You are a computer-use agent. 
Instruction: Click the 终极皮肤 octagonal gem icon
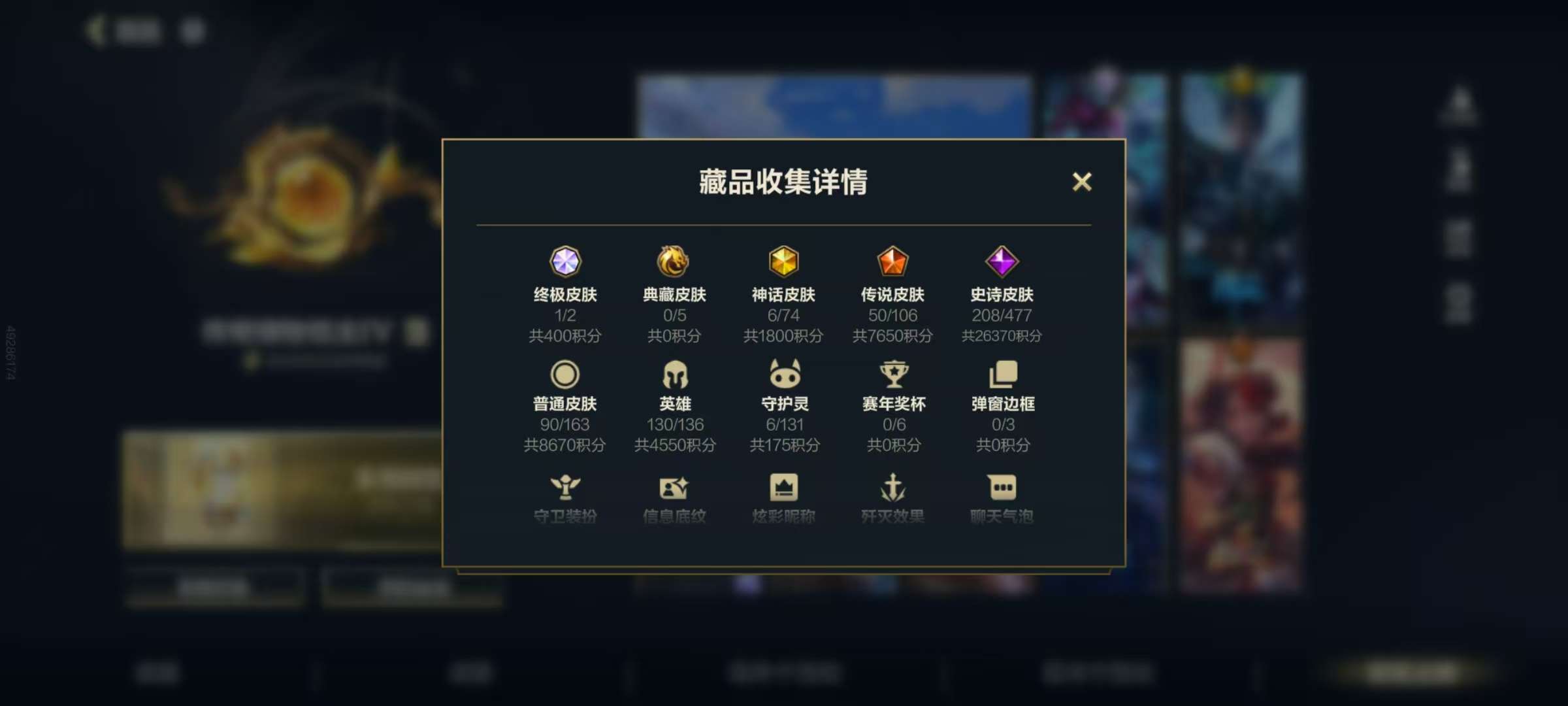coord(567,263)
